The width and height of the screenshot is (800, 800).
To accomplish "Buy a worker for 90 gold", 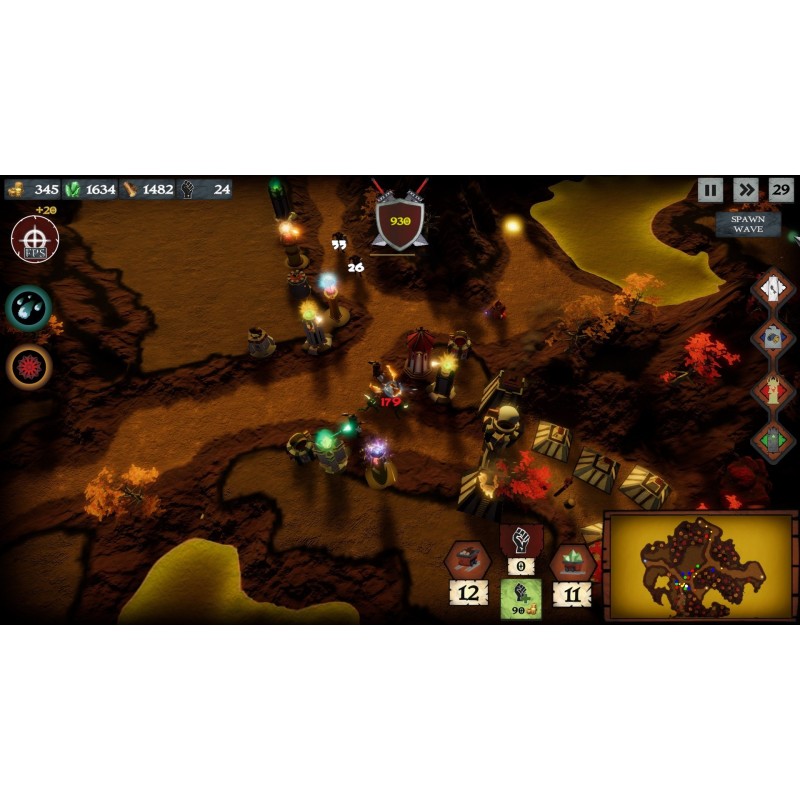I will pyautogui.click(x=521, y=599).
